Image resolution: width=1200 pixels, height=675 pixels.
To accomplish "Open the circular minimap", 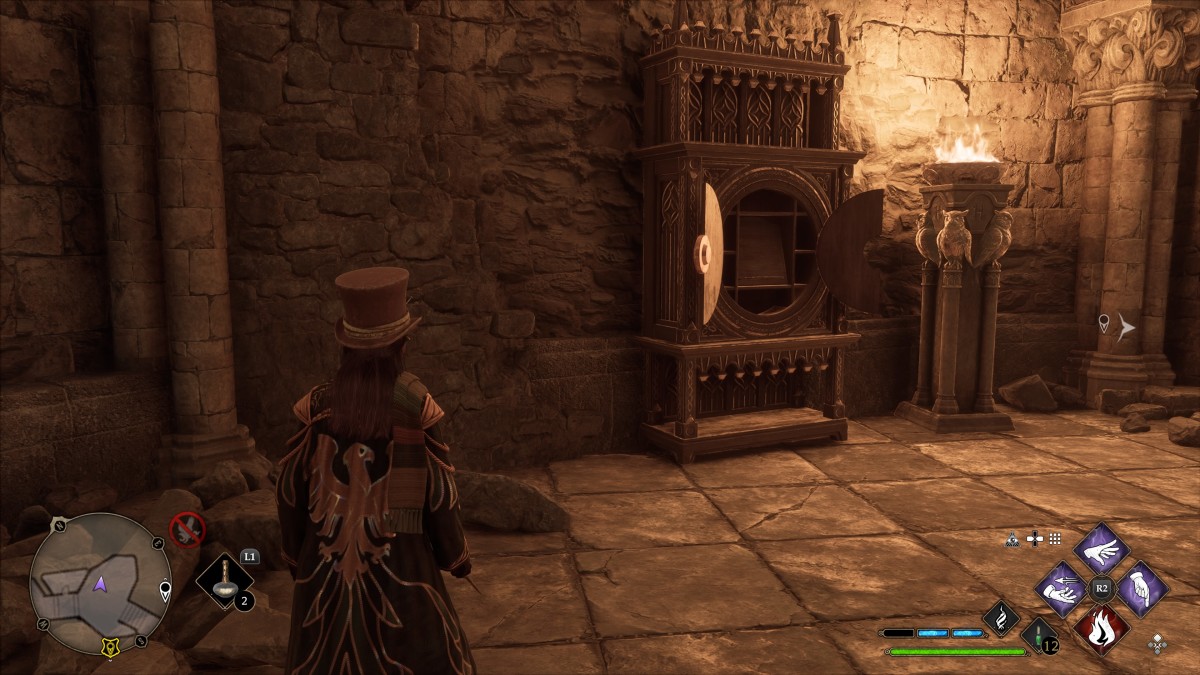I will (98, 583).
